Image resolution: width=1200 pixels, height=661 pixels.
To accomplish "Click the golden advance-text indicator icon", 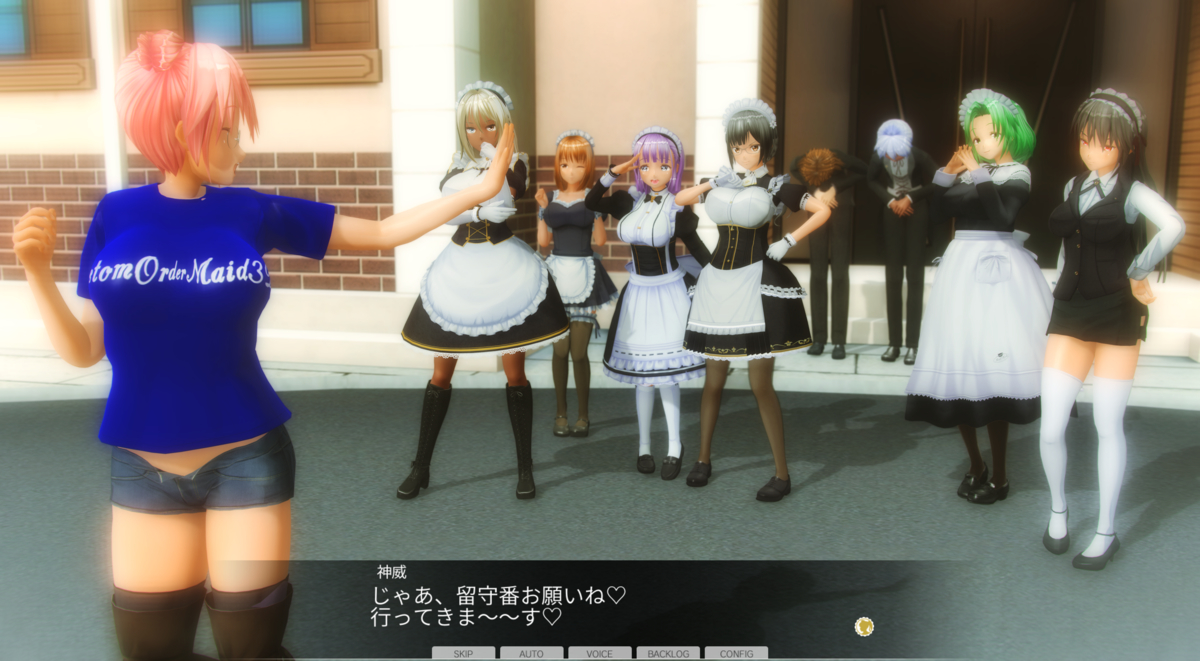I will [865, 627].
